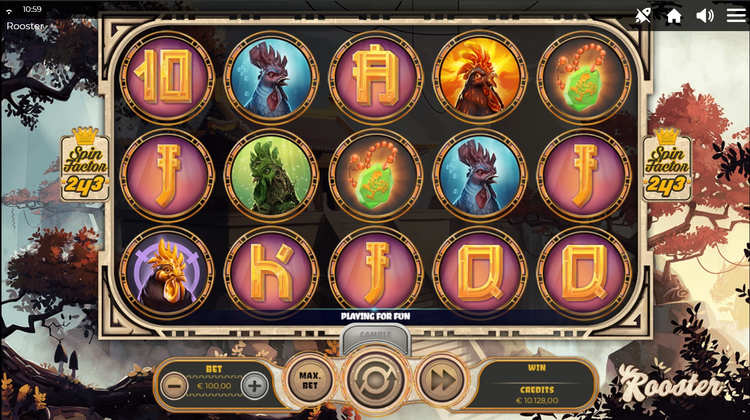Decrease the bet with the minus button
The height and width of the screenshot is (420, 750).
[174, 385]
